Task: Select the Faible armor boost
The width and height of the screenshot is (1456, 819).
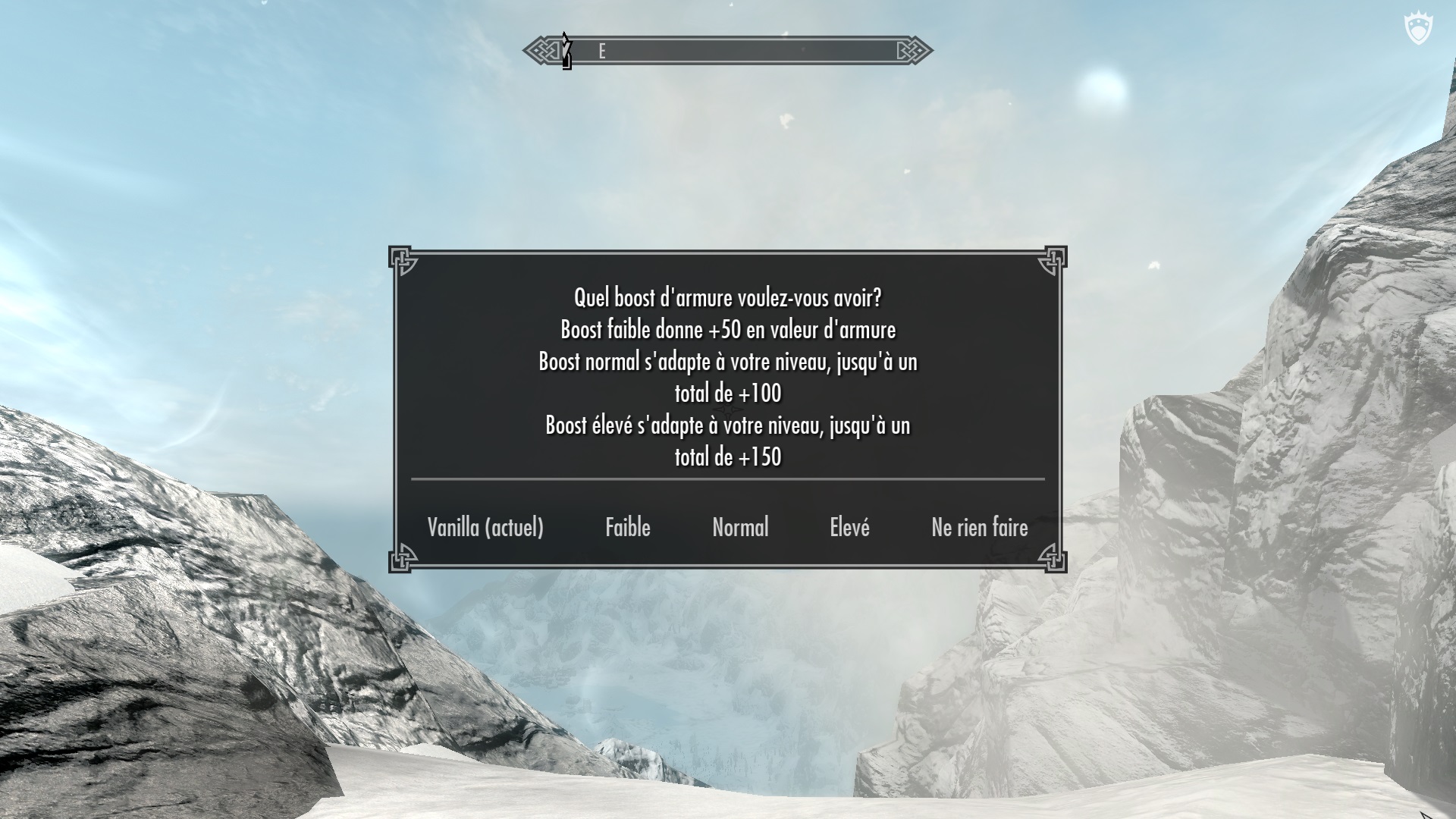Action: click(x=628, y=527)
